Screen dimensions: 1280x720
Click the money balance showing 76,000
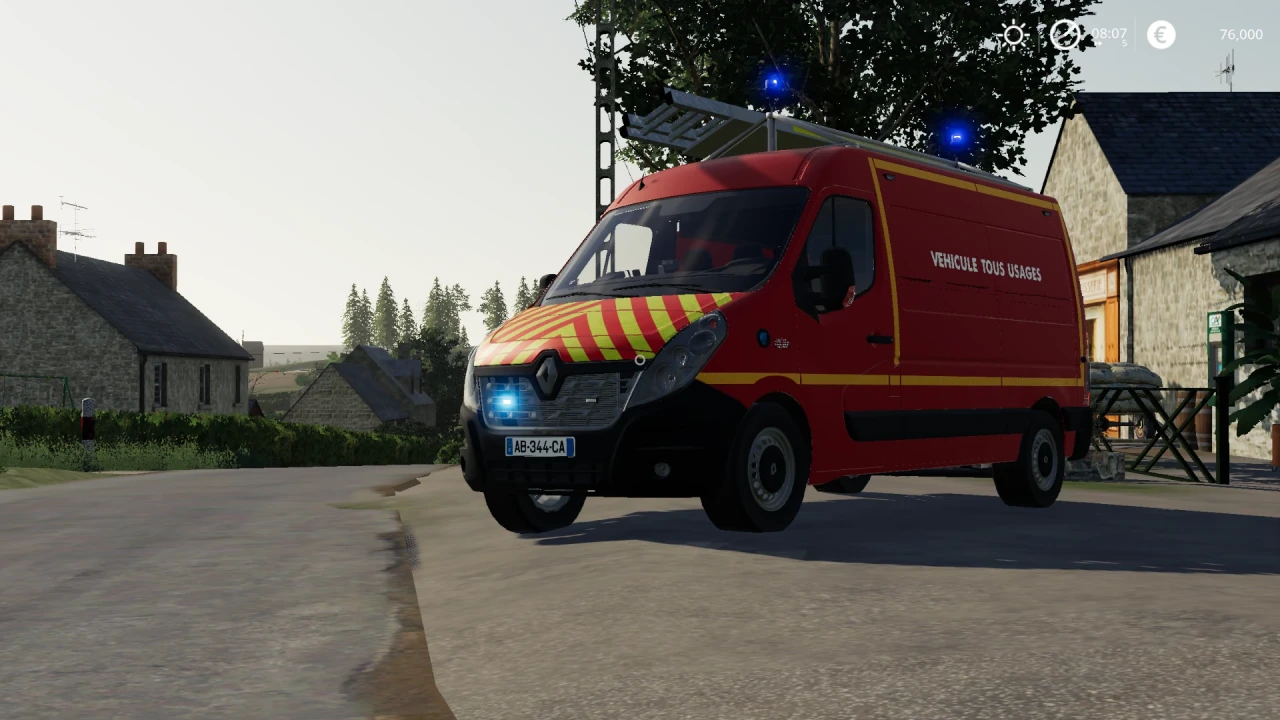click(1241, 34)
